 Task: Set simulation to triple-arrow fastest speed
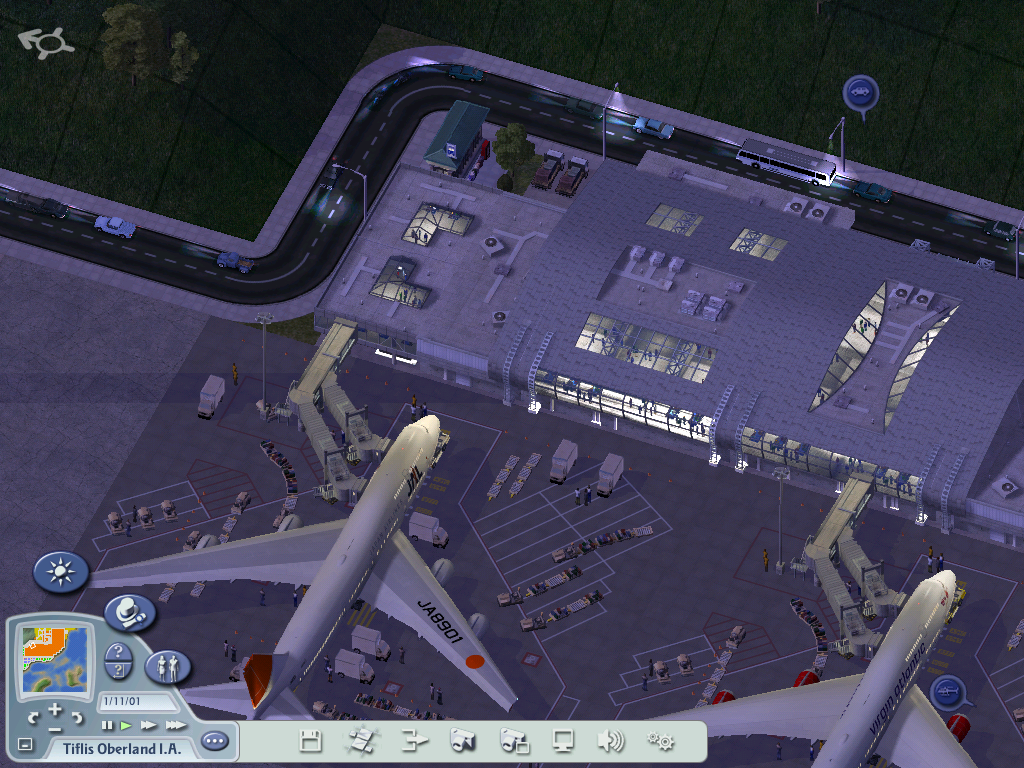pyautogui.click(x=175, y=725)
